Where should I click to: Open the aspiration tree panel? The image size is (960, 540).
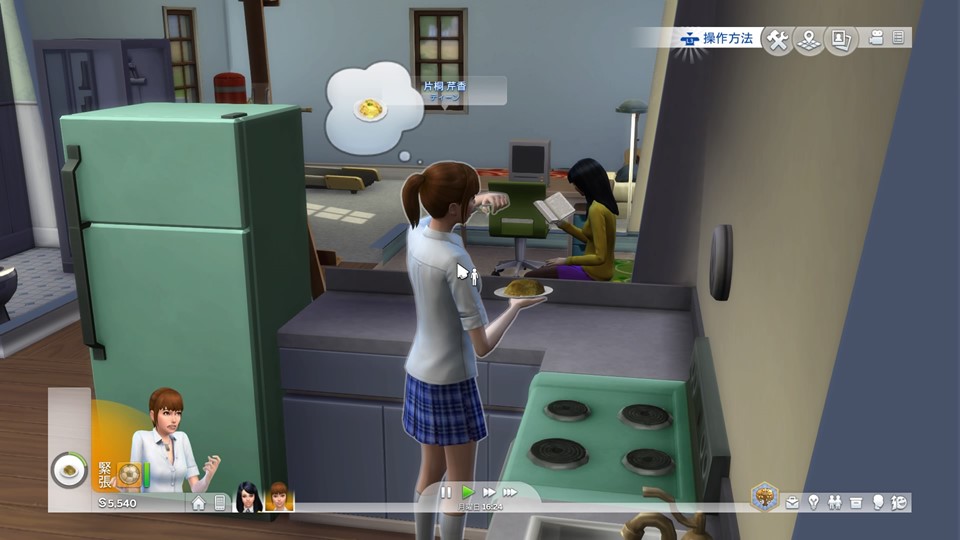[765, 497]
